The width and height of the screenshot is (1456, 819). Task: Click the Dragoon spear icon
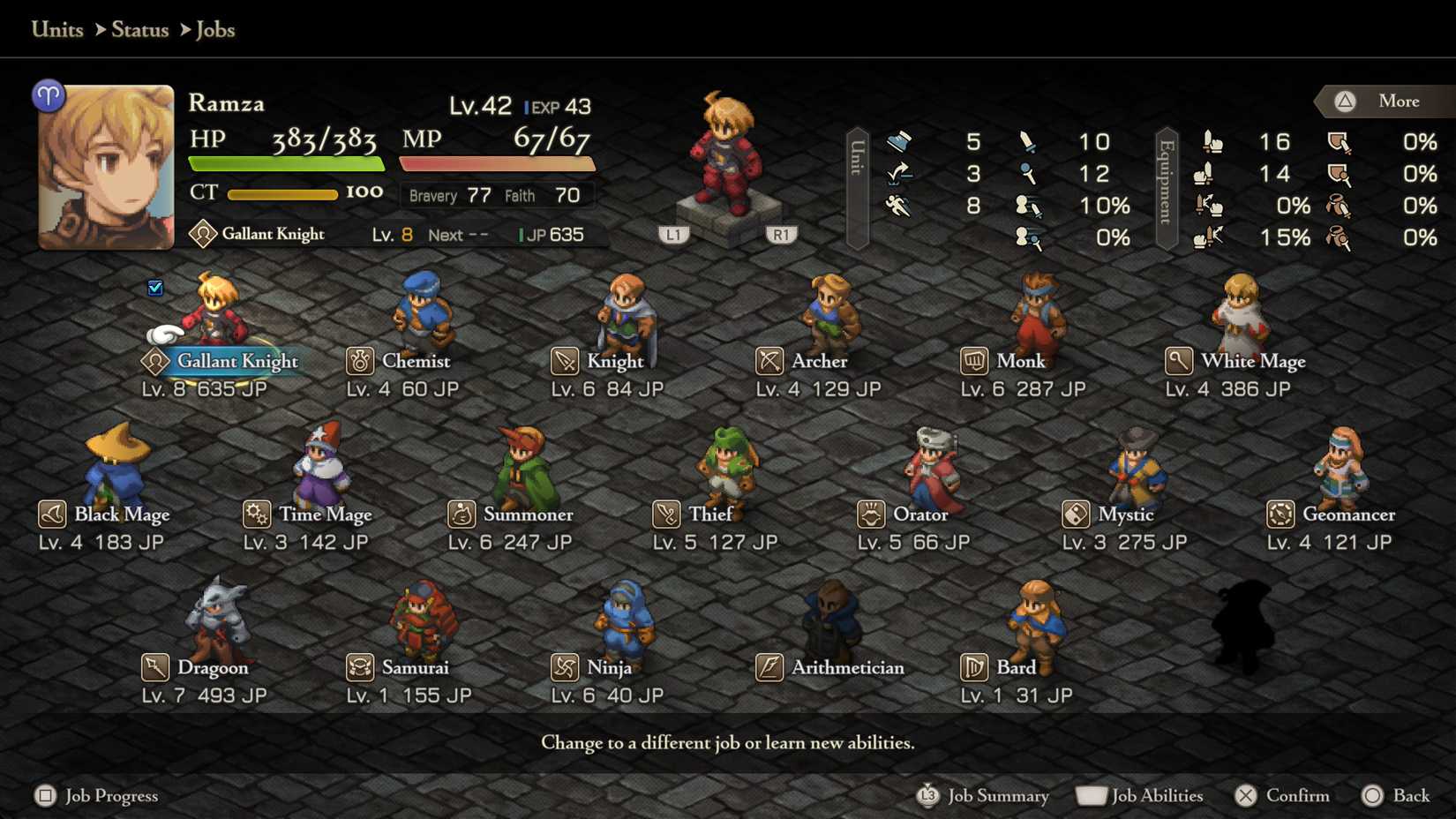click(154, 667)
